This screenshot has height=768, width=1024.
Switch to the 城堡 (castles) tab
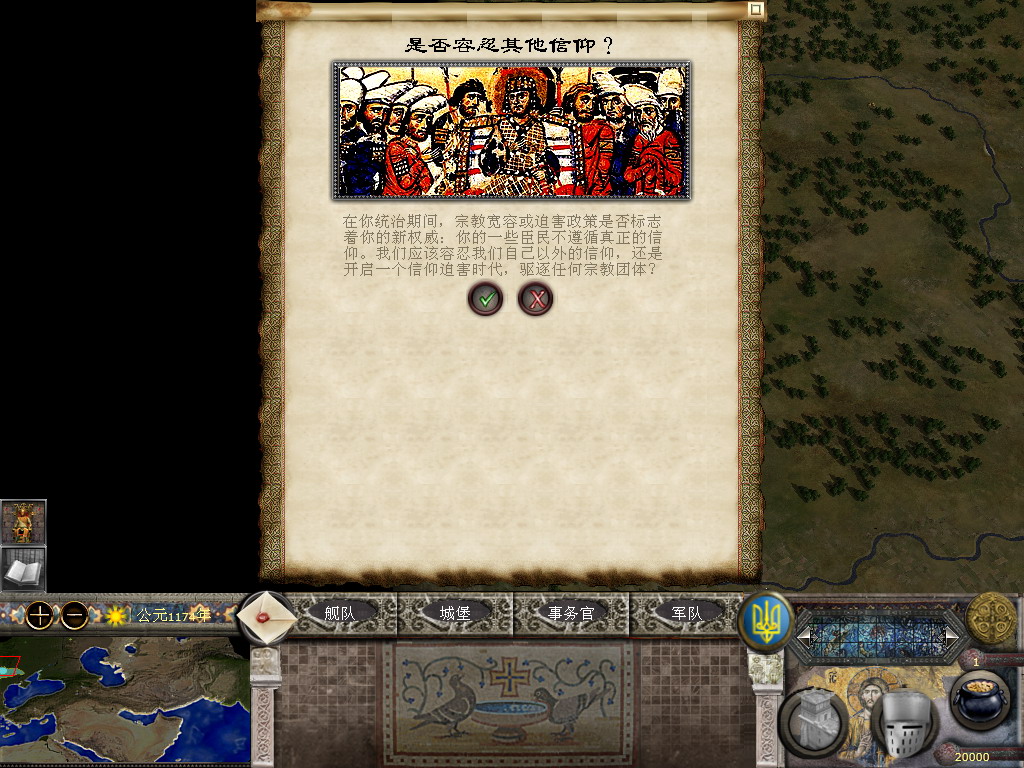[455, 613]
